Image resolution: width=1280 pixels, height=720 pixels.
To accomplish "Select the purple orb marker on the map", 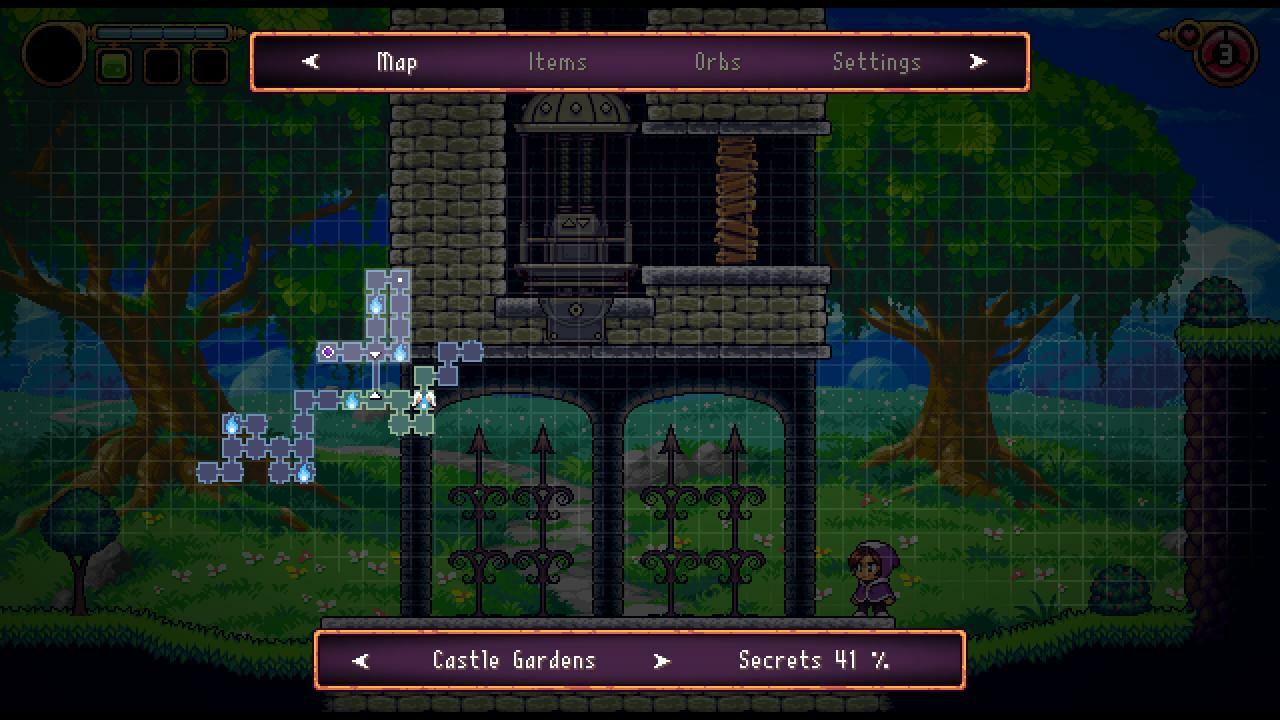I will 328,350.
